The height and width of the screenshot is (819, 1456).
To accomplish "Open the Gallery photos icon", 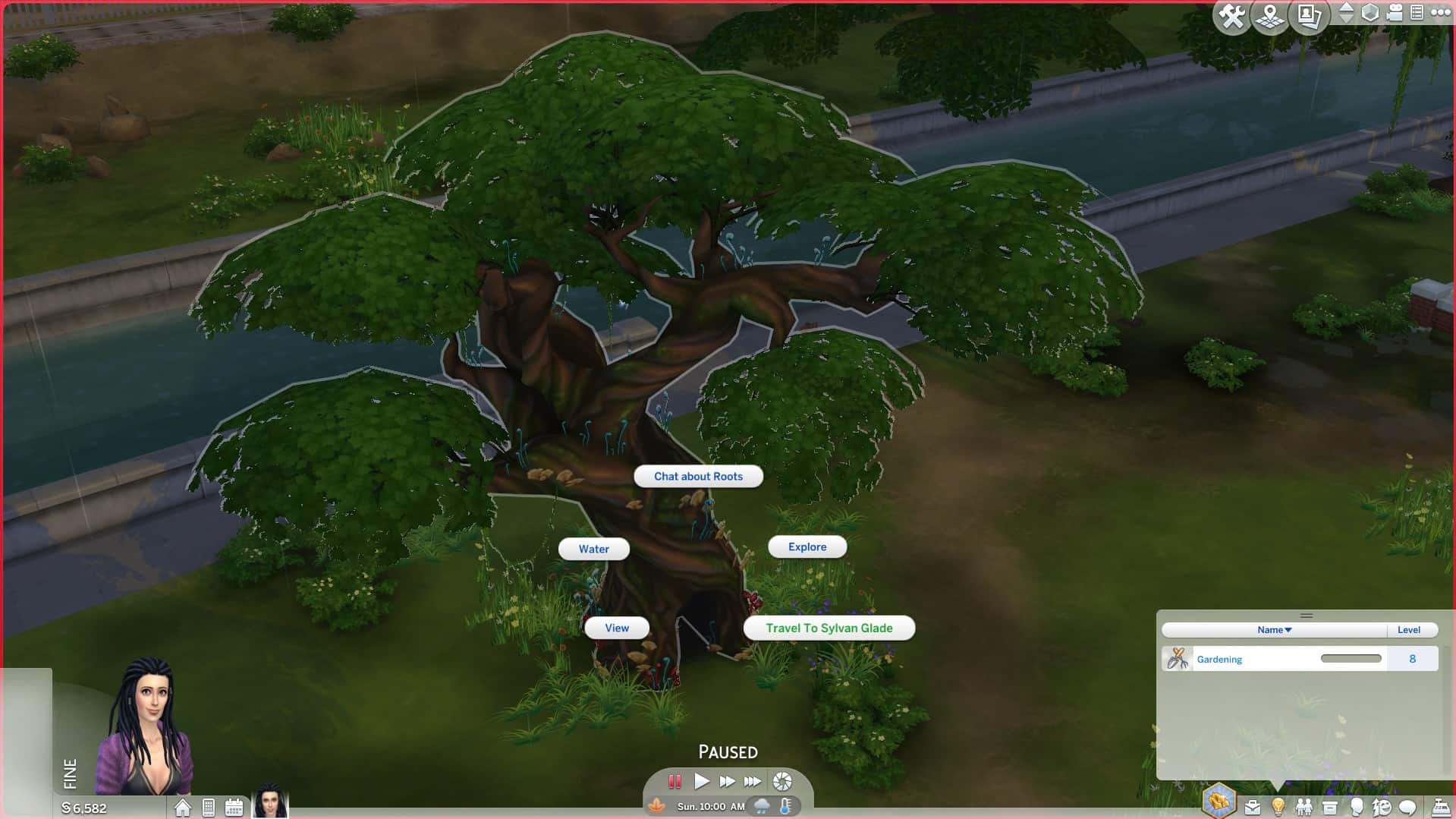I will click(1309, 16).
